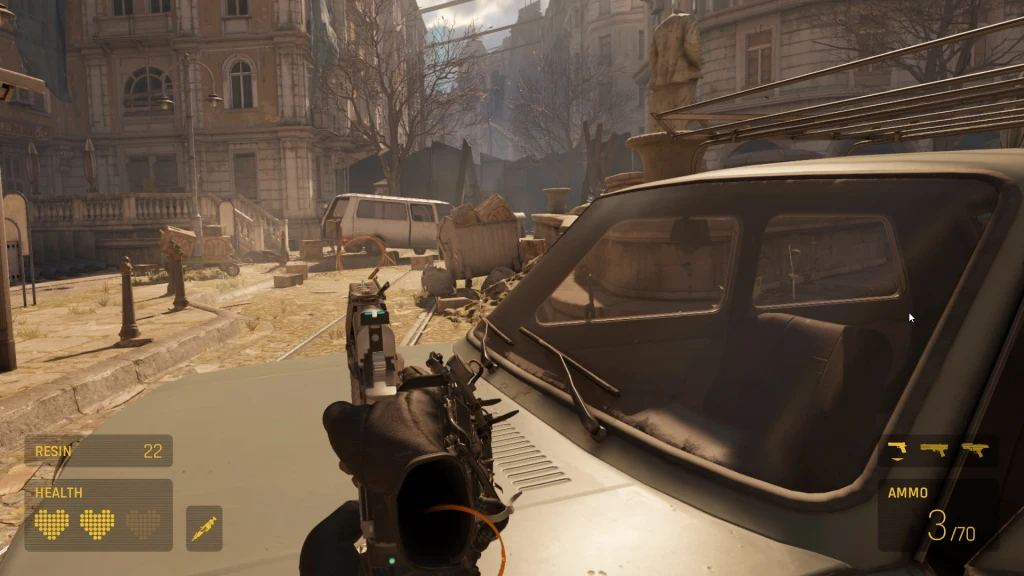Select the pistol weapon icon
Screen dimensions: 1024x576
(x=897, y=449)
